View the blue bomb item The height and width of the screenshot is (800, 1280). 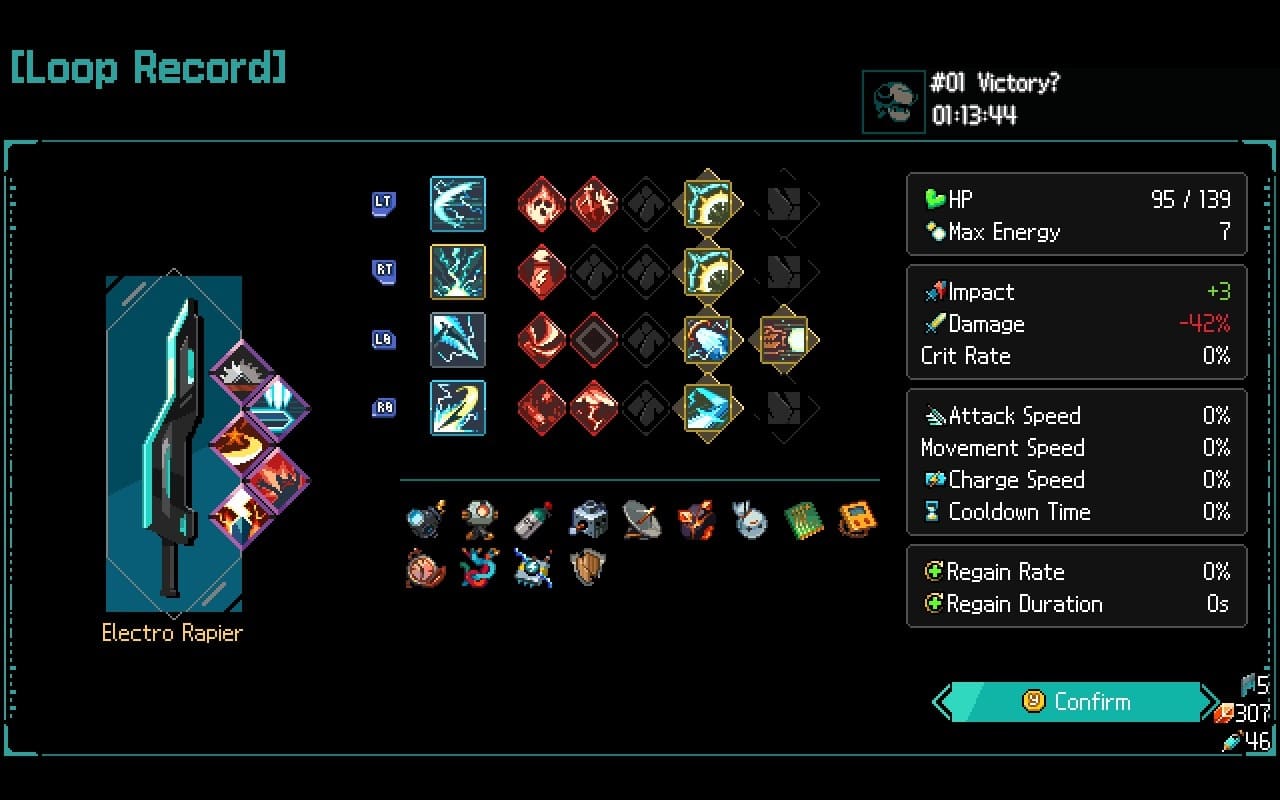(425, 520)
